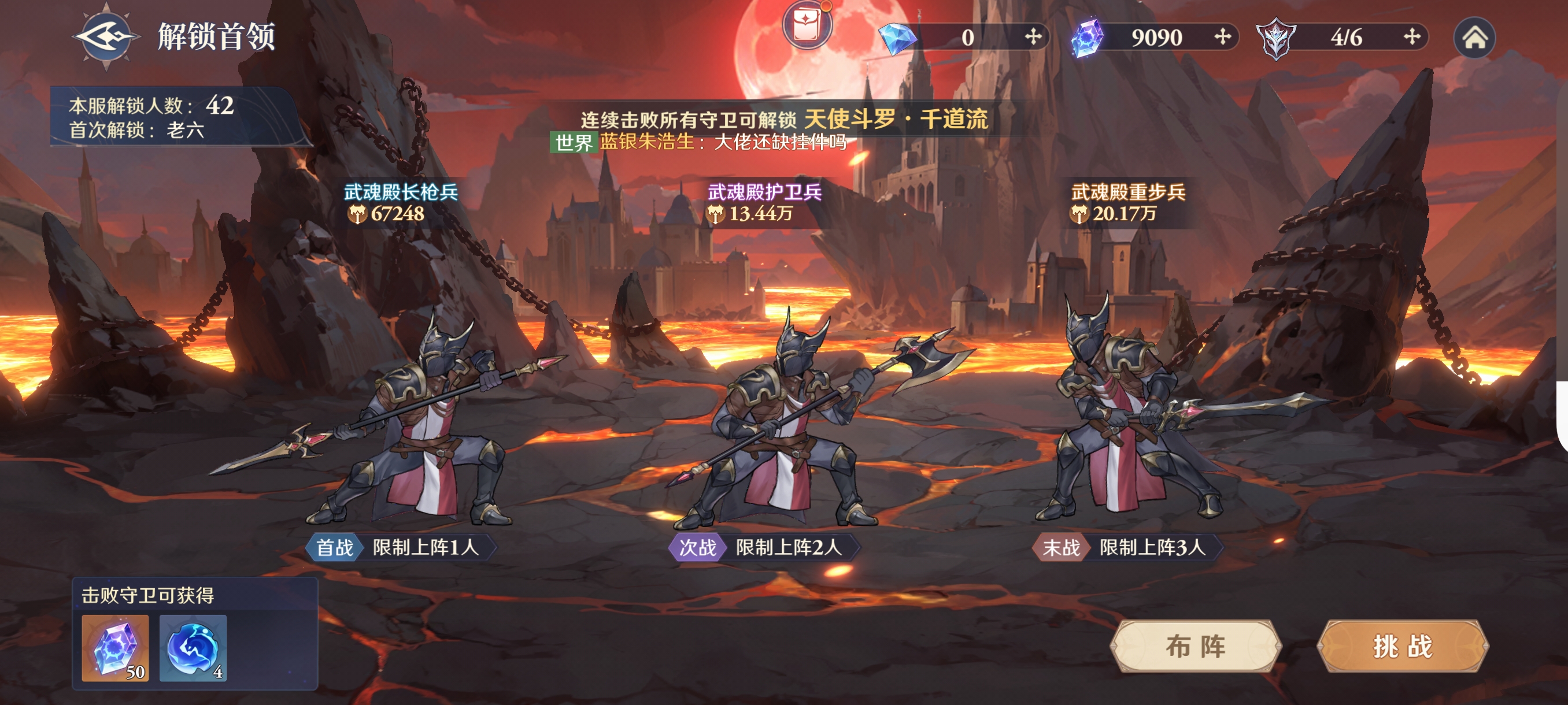This screenshot has height=705, width=1568.
Task: Go back using the arrow emblem button
Action: point(106,36)
